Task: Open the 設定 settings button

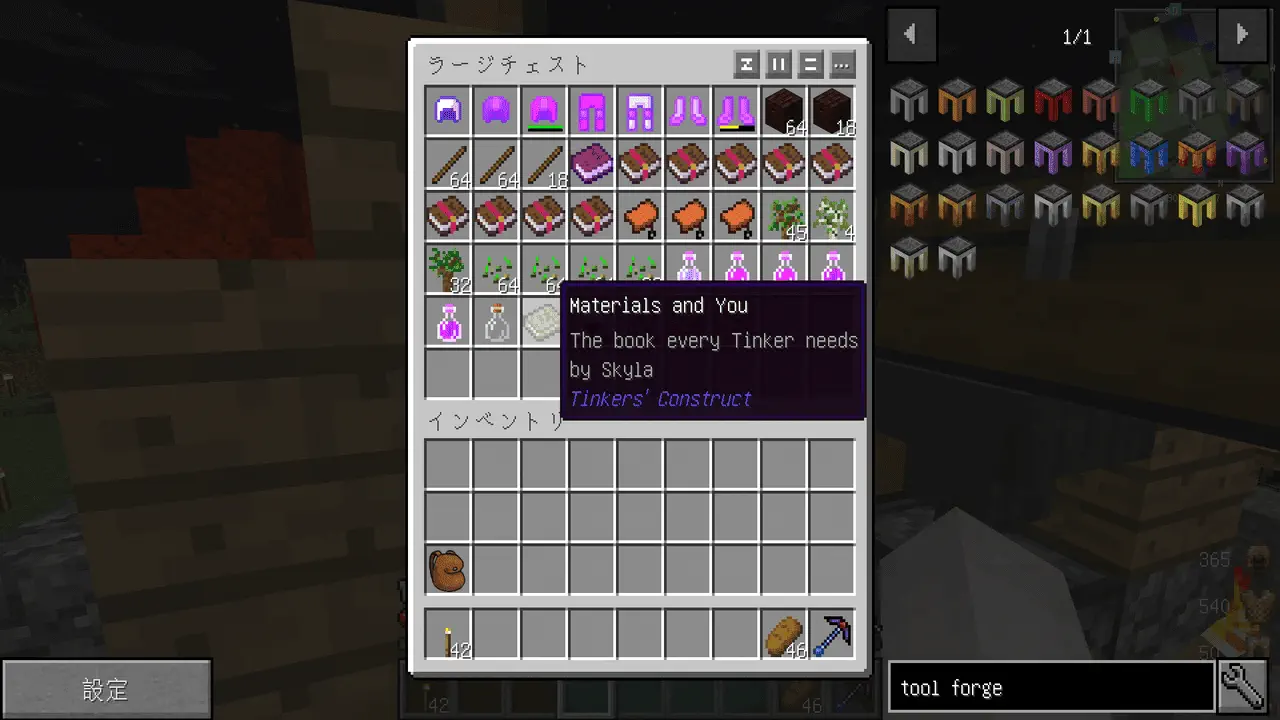Action: click(x=106, y=689)
